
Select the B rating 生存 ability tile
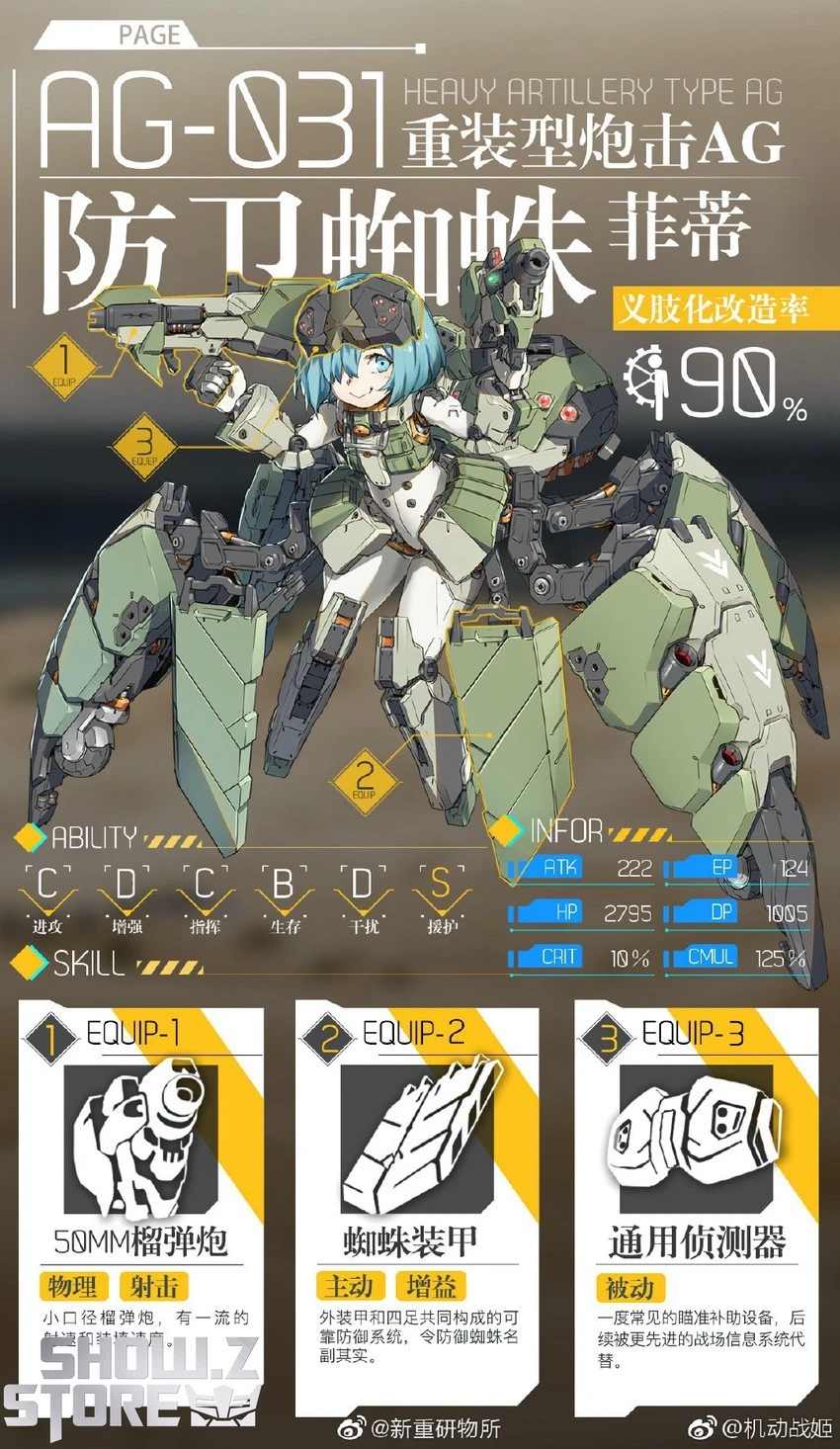pyautogui.click(x=284, y=896)
